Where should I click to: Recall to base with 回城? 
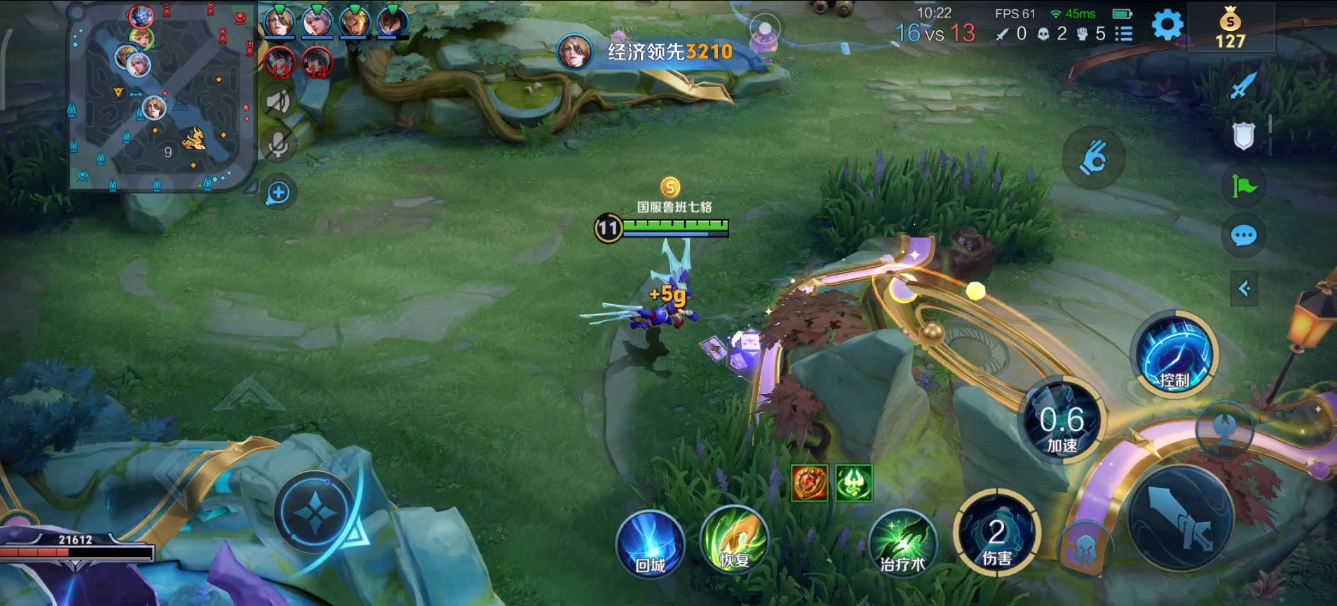tap(650, 543)
